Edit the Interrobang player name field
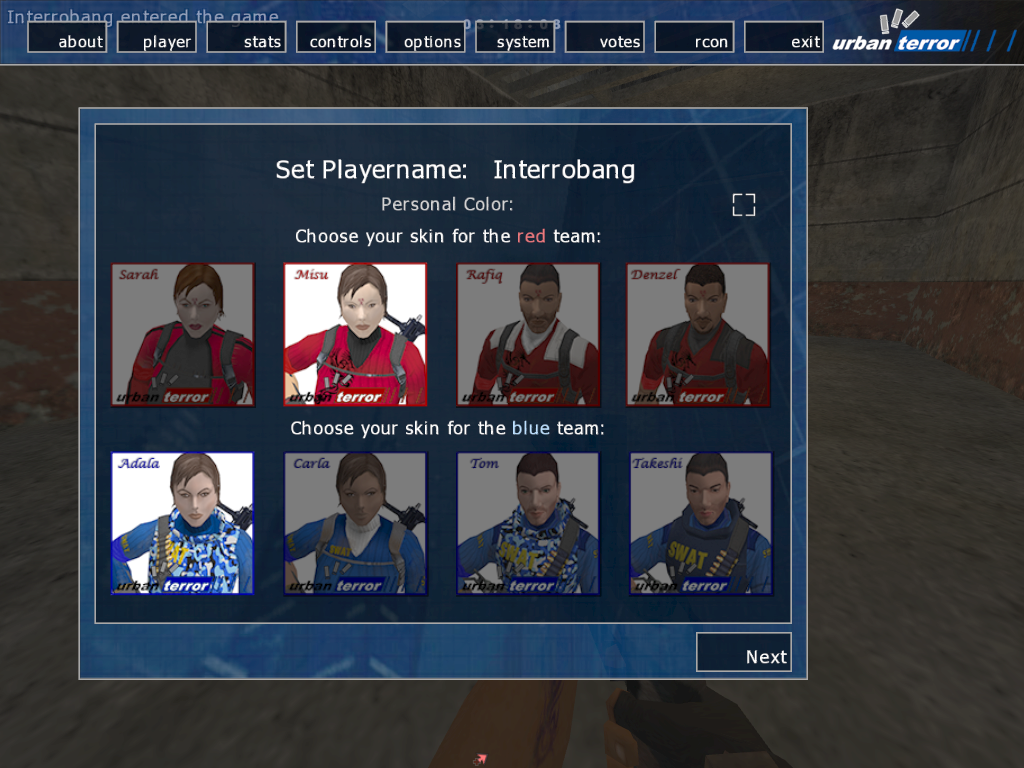1024x768 pixels. coord(564,170)
